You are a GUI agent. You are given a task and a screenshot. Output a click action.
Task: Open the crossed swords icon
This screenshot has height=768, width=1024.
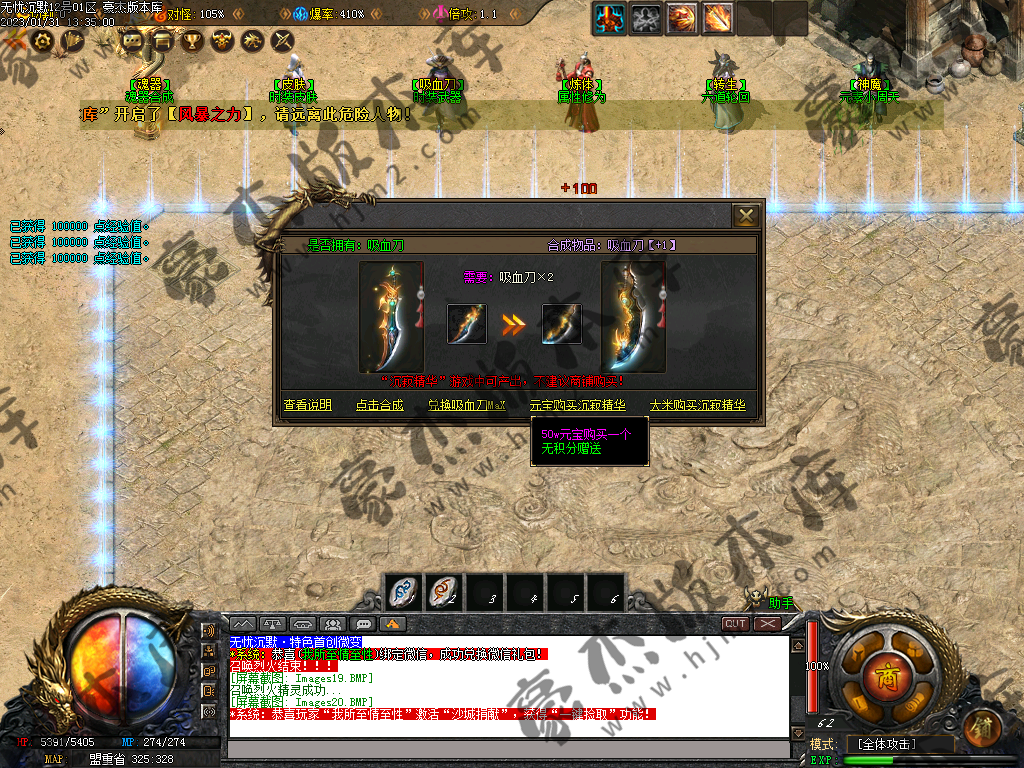(x=283, y=41)
